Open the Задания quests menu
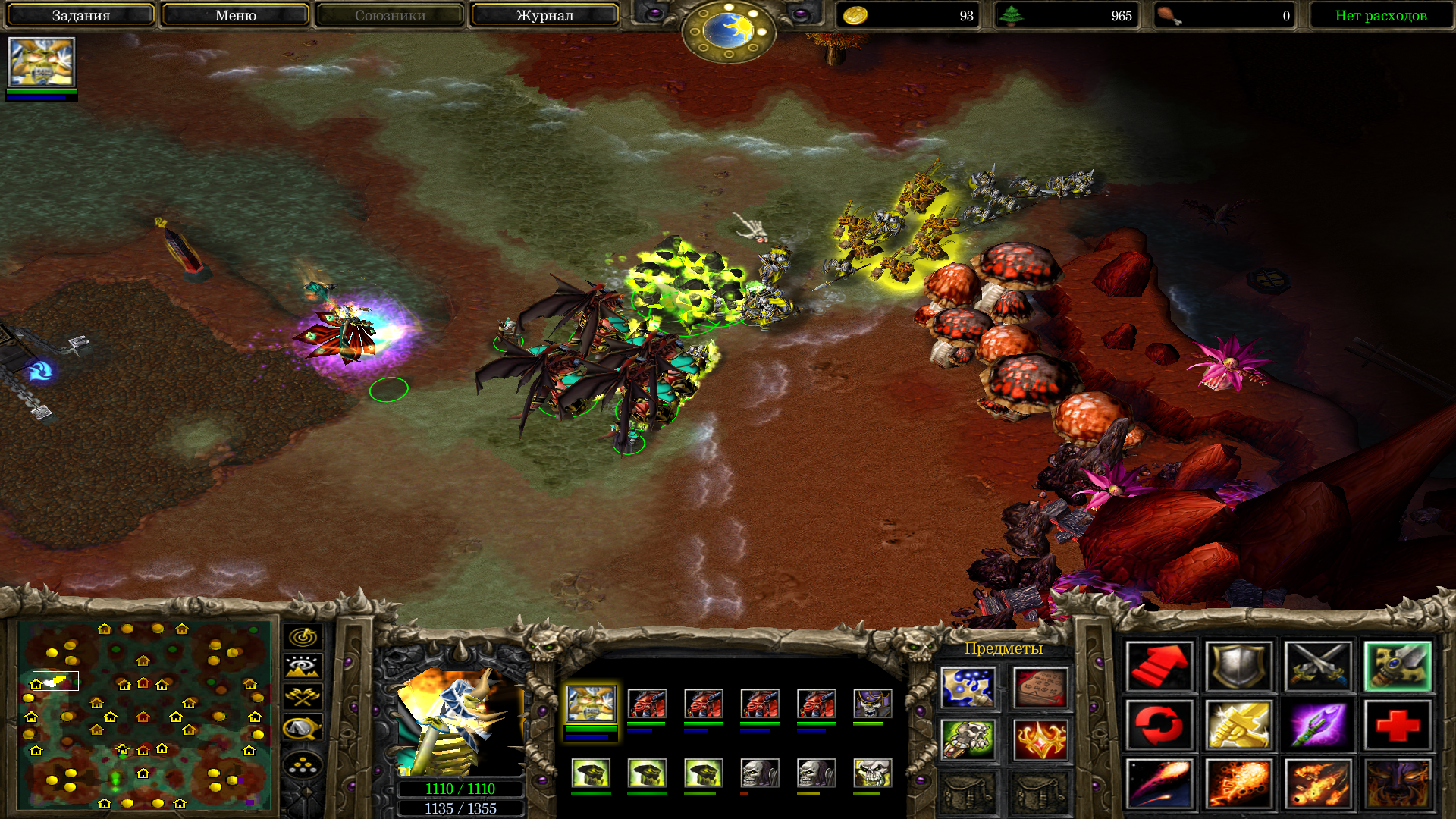The image size is (1456, 819). (x=80, y=15)
